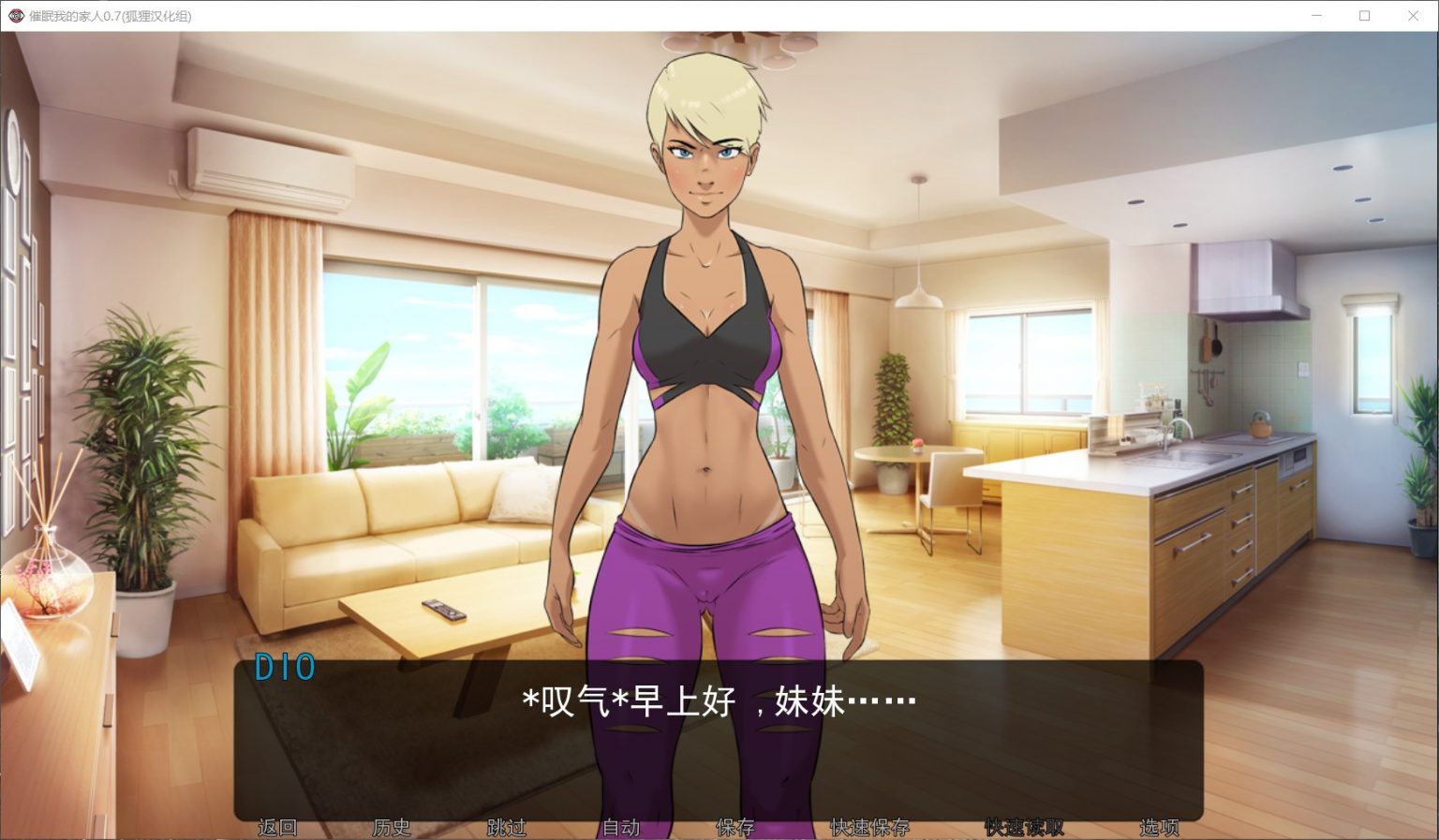Enable 跳过 skip mode
The image size is (1439, 840).
click(507, 828)
